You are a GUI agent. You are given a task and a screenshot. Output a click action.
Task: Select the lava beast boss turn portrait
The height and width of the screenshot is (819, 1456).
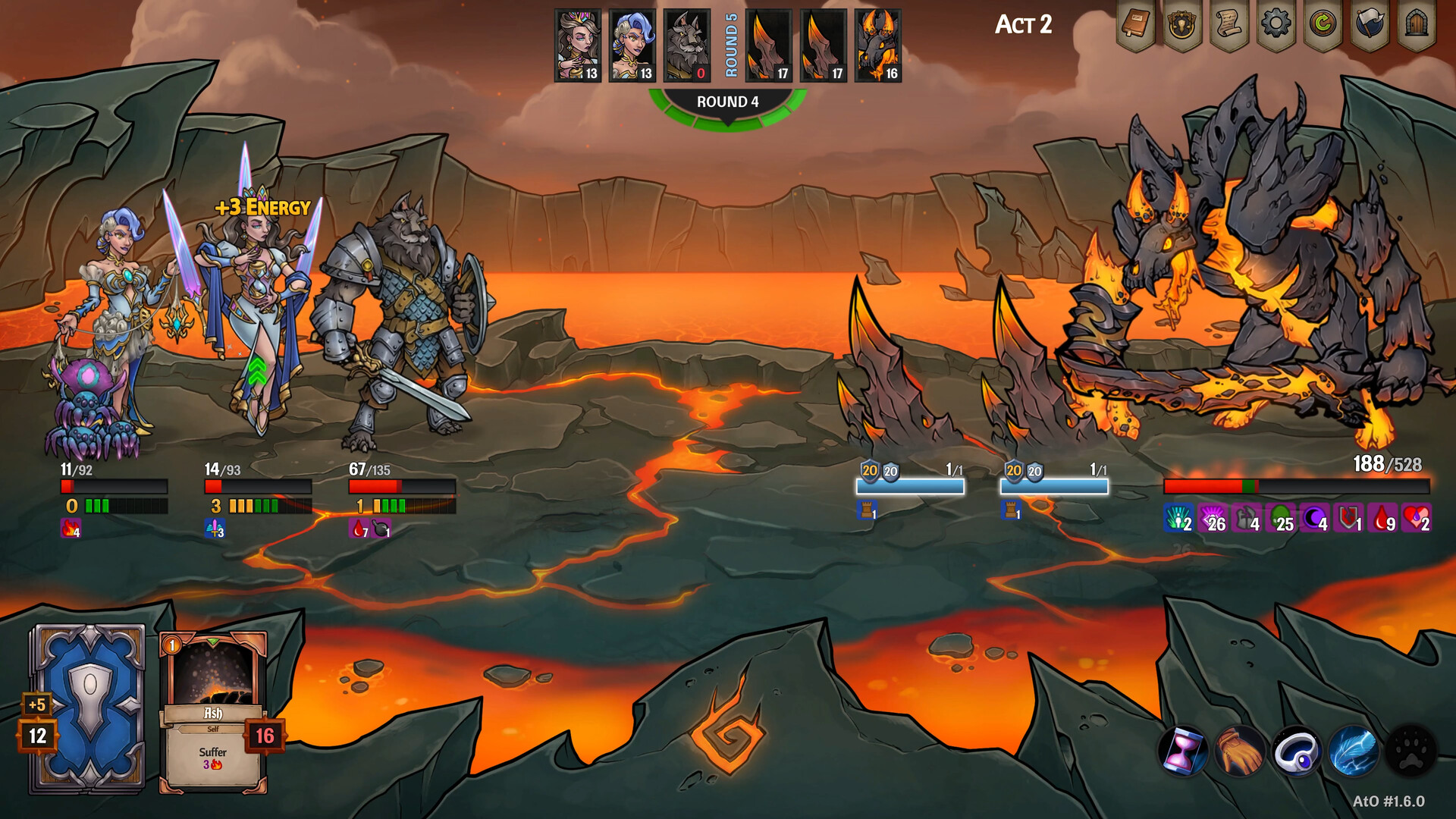pos(878,45)
